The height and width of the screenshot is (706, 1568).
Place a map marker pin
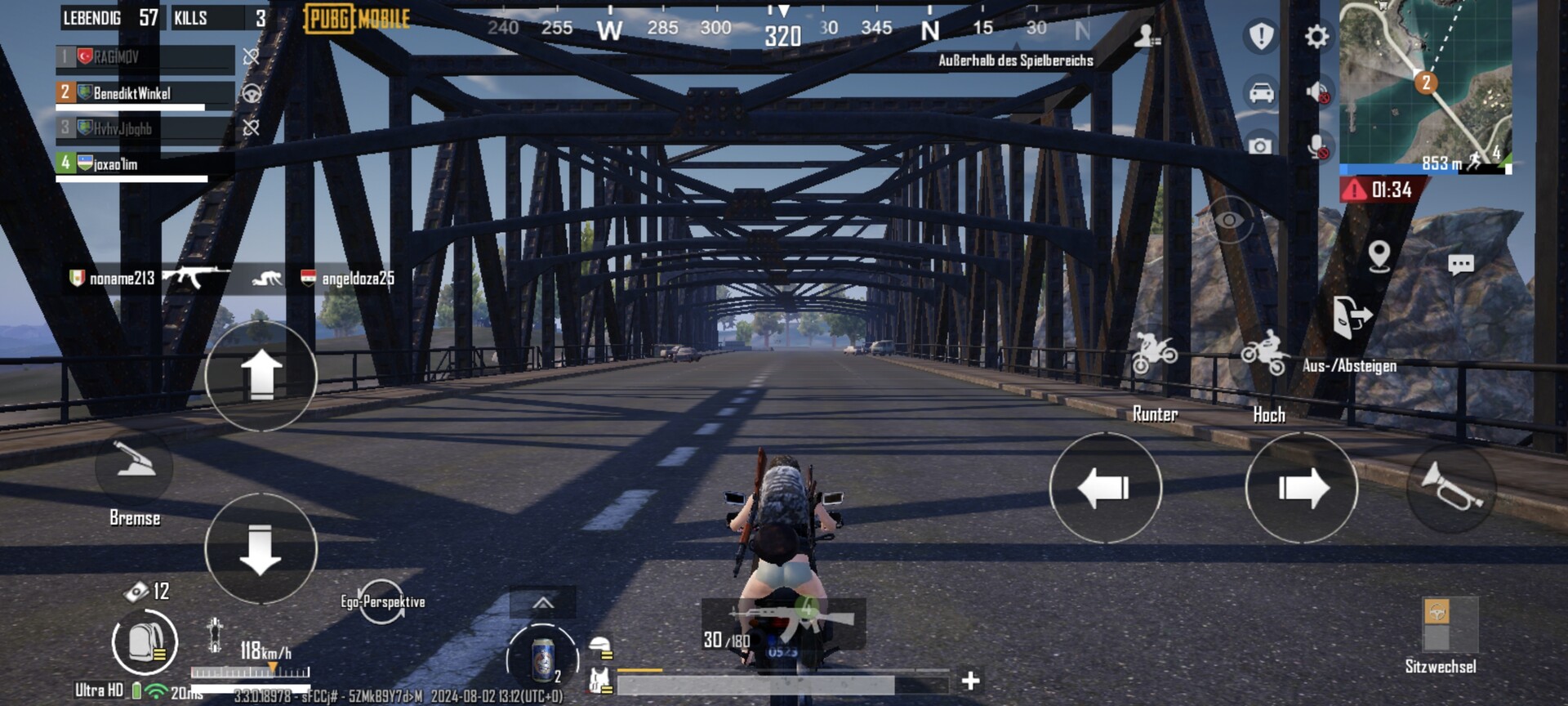(x=1379, y=257)
